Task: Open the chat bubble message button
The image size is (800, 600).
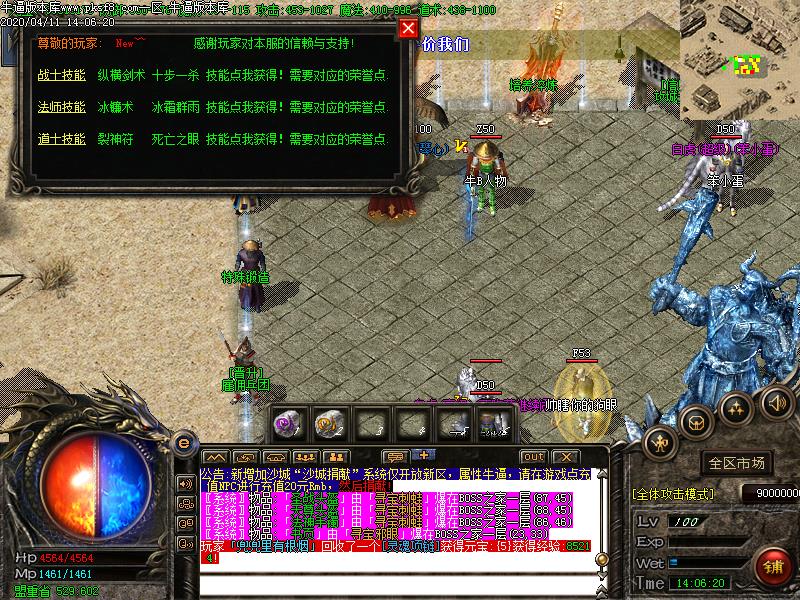Action: [394, 457]
